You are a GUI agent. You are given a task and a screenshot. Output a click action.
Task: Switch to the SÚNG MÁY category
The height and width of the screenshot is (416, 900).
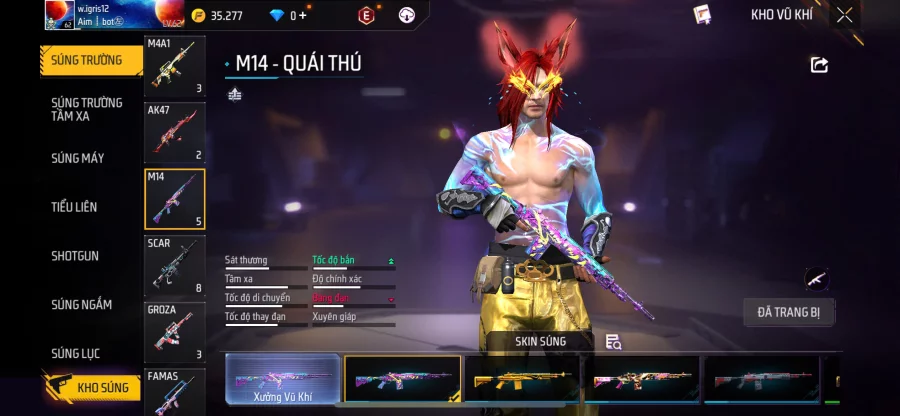[x=78, y=158]
